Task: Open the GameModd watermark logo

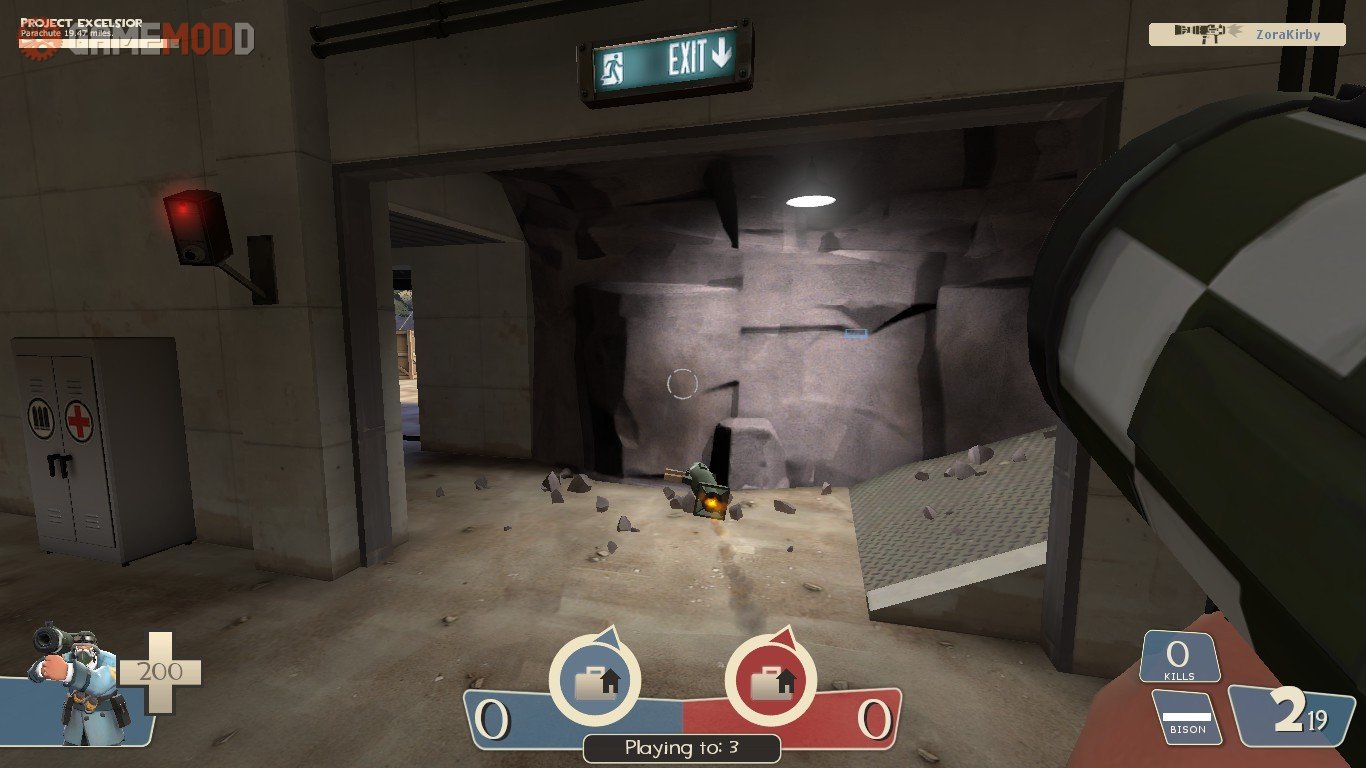Action: click(x=136, y=38)
